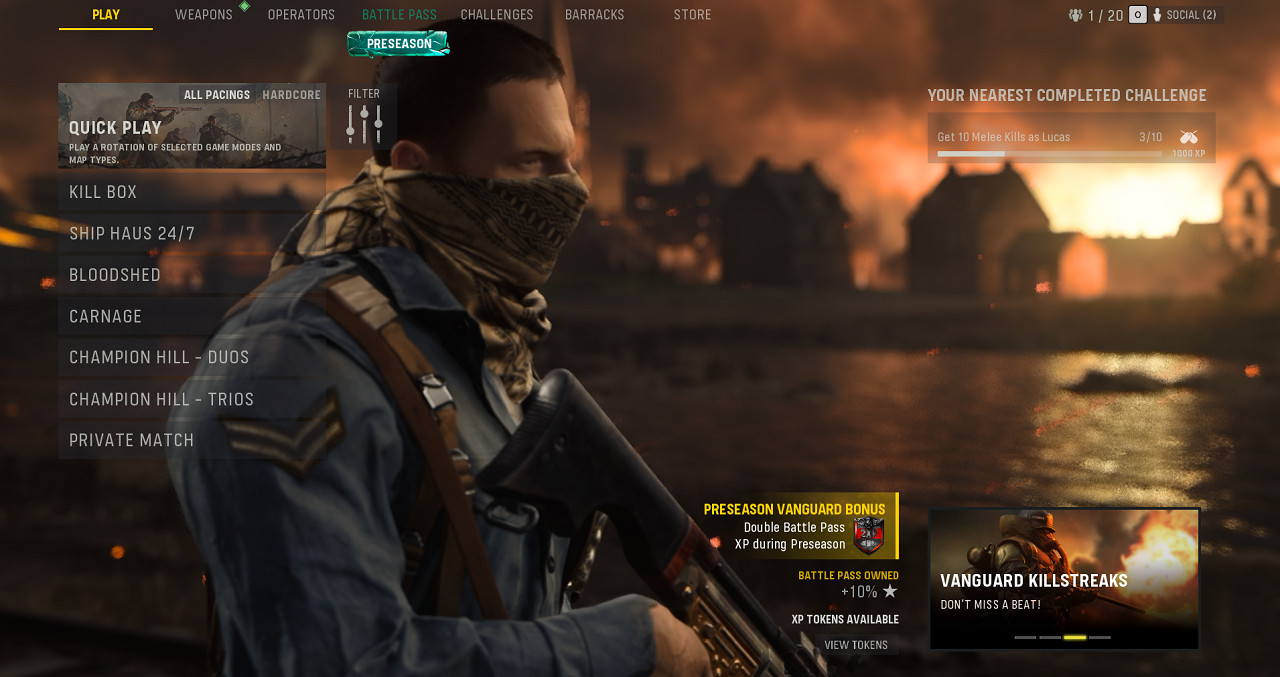The width and height of the screenshot is (1280, 677).
Task: Switch to the Barracks tab
Action: point(594,15)
